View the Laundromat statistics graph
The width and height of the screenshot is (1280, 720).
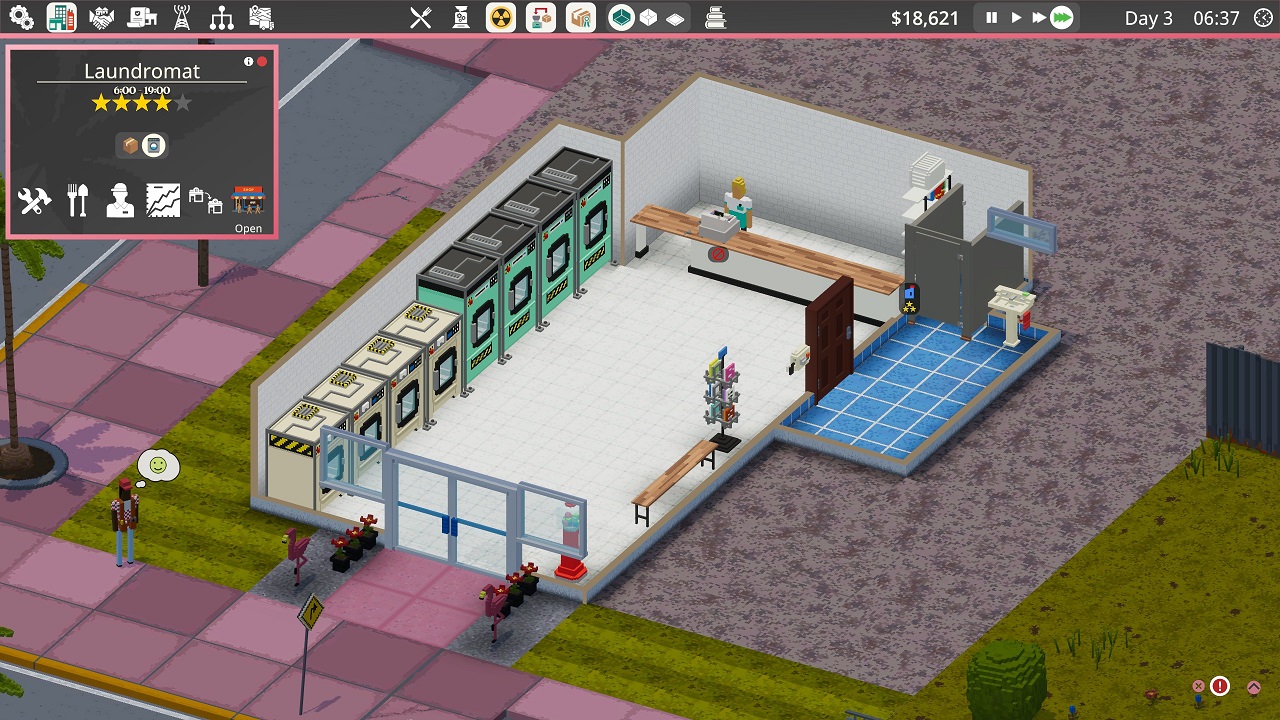[x=163, y=201]
